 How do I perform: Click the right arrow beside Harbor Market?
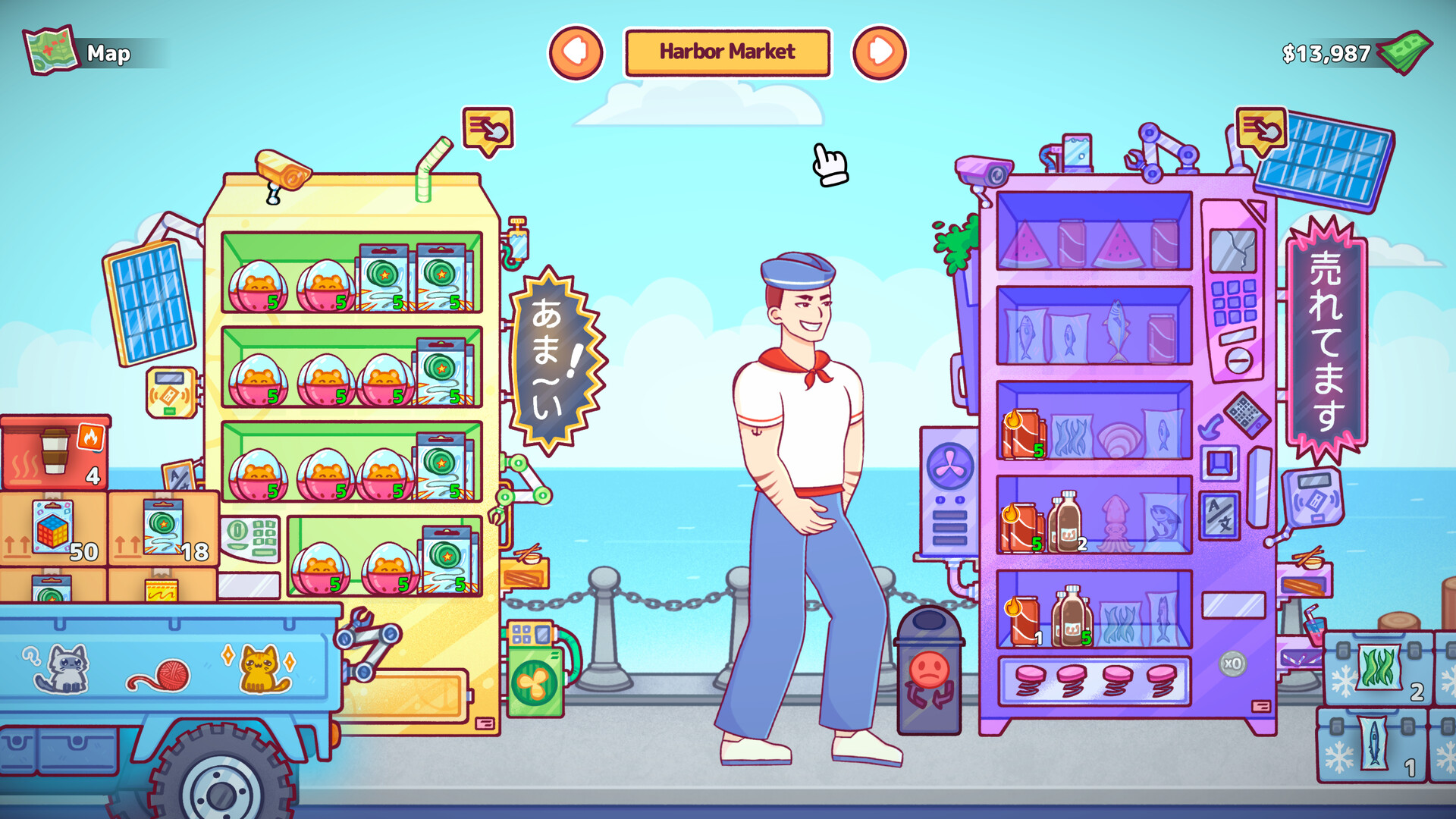[880, 52]
